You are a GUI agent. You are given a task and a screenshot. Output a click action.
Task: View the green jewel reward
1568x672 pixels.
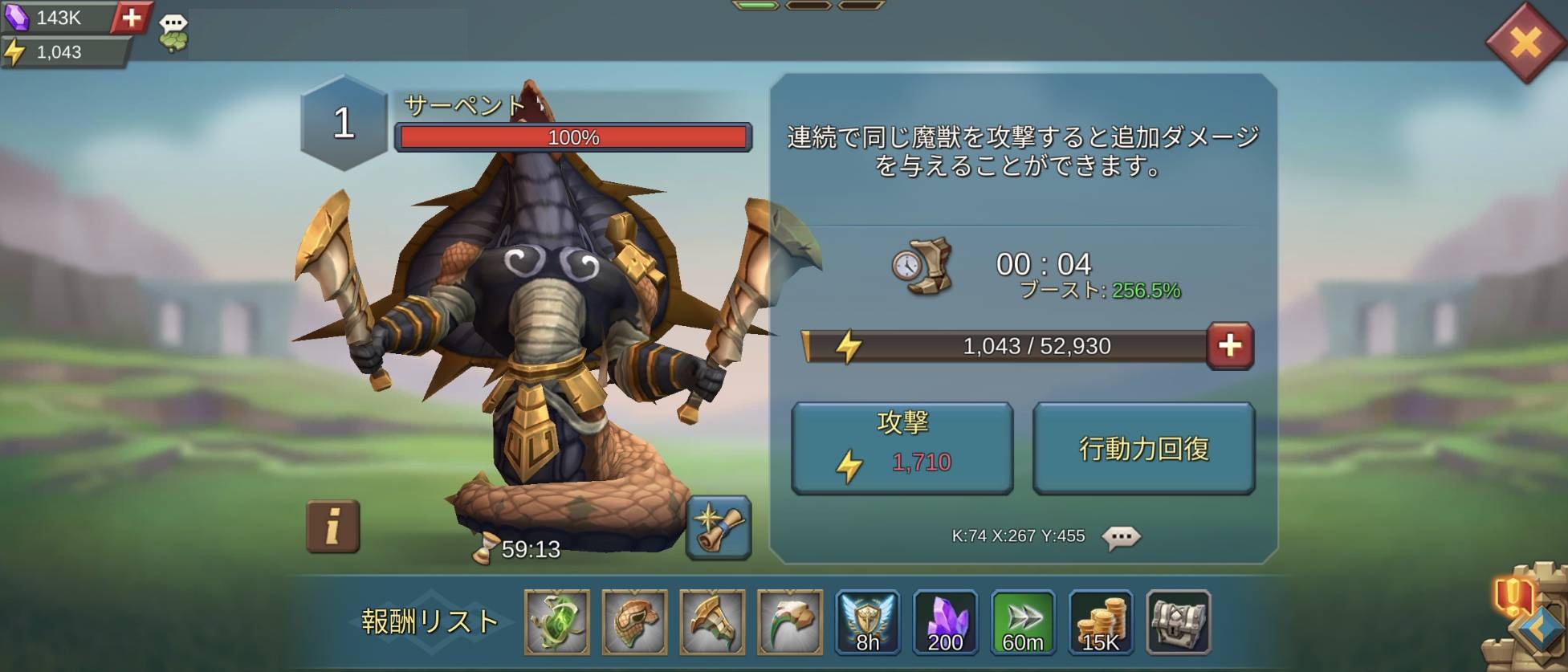(x=557, y=622)
